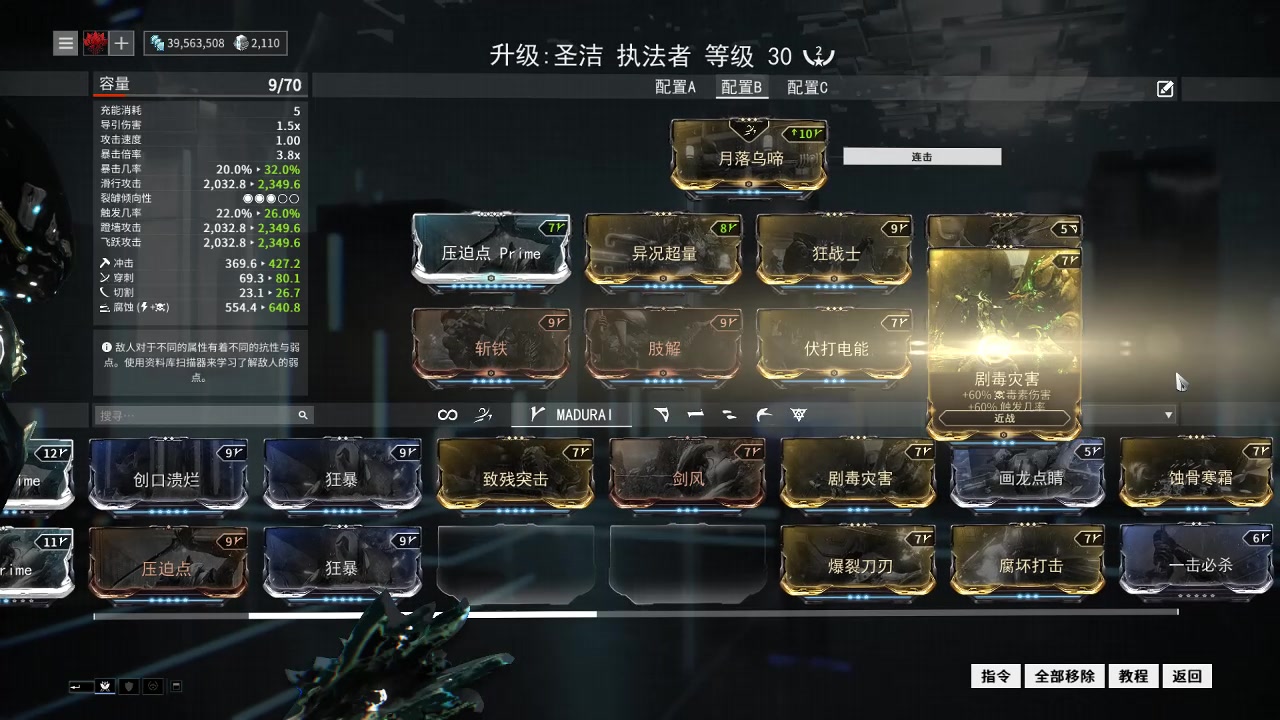Open the loadout edit pencil icon
Screen dimensions: 1280x720
coord(1164,89)
